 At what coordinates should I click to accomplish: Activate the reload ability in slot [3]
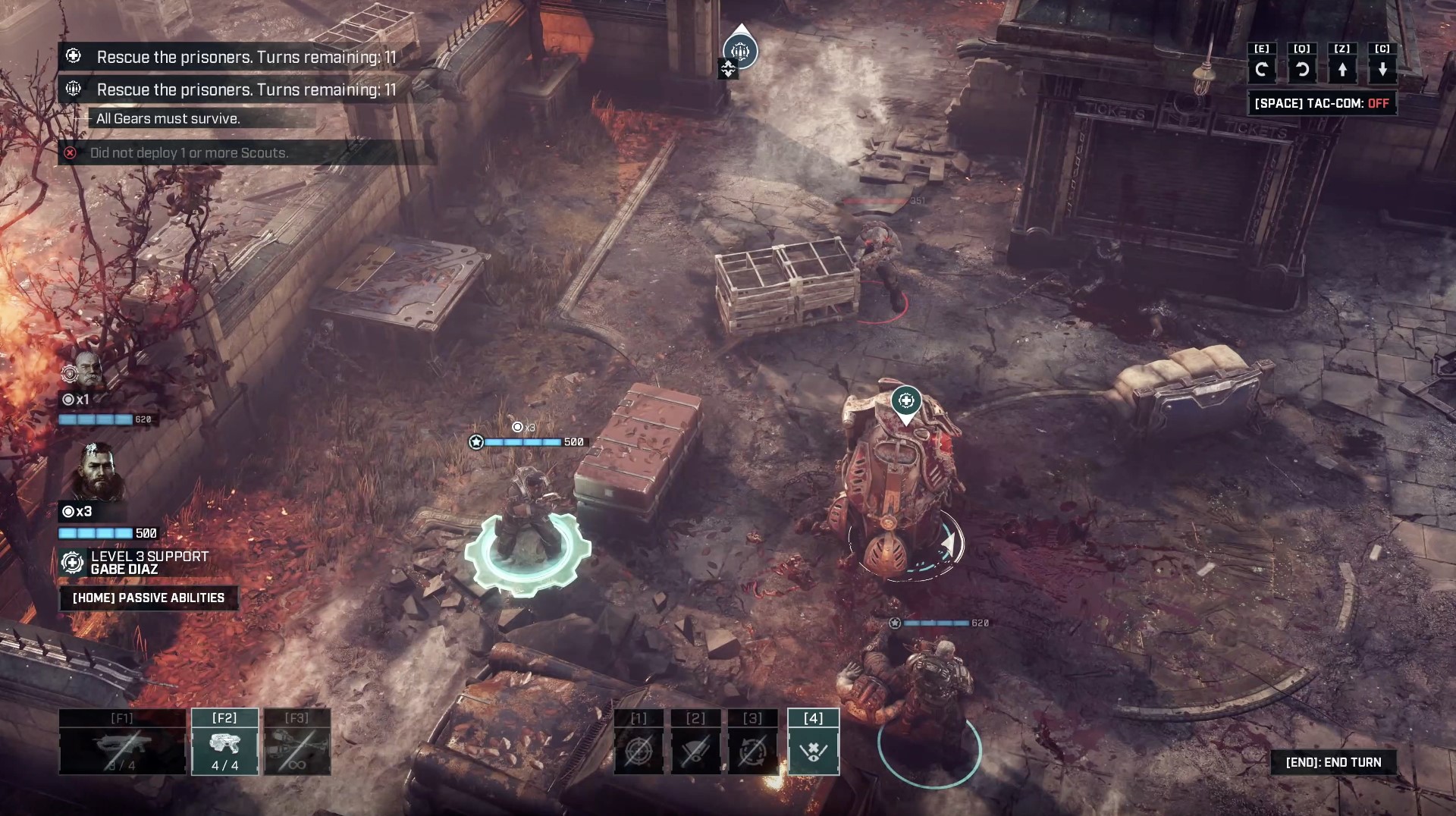(753, 742)
